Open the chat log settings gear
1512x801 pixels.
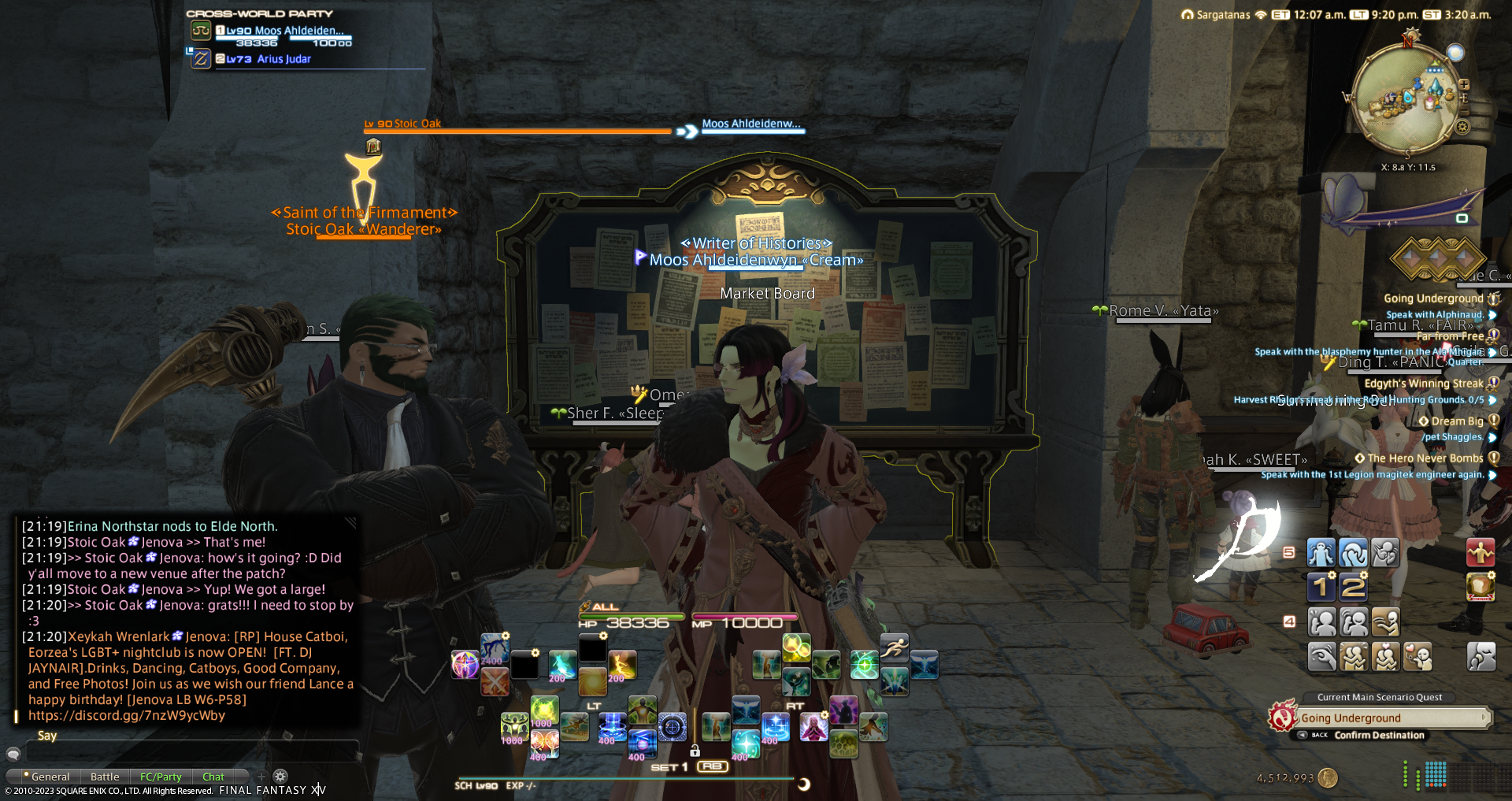pos(280,777)
